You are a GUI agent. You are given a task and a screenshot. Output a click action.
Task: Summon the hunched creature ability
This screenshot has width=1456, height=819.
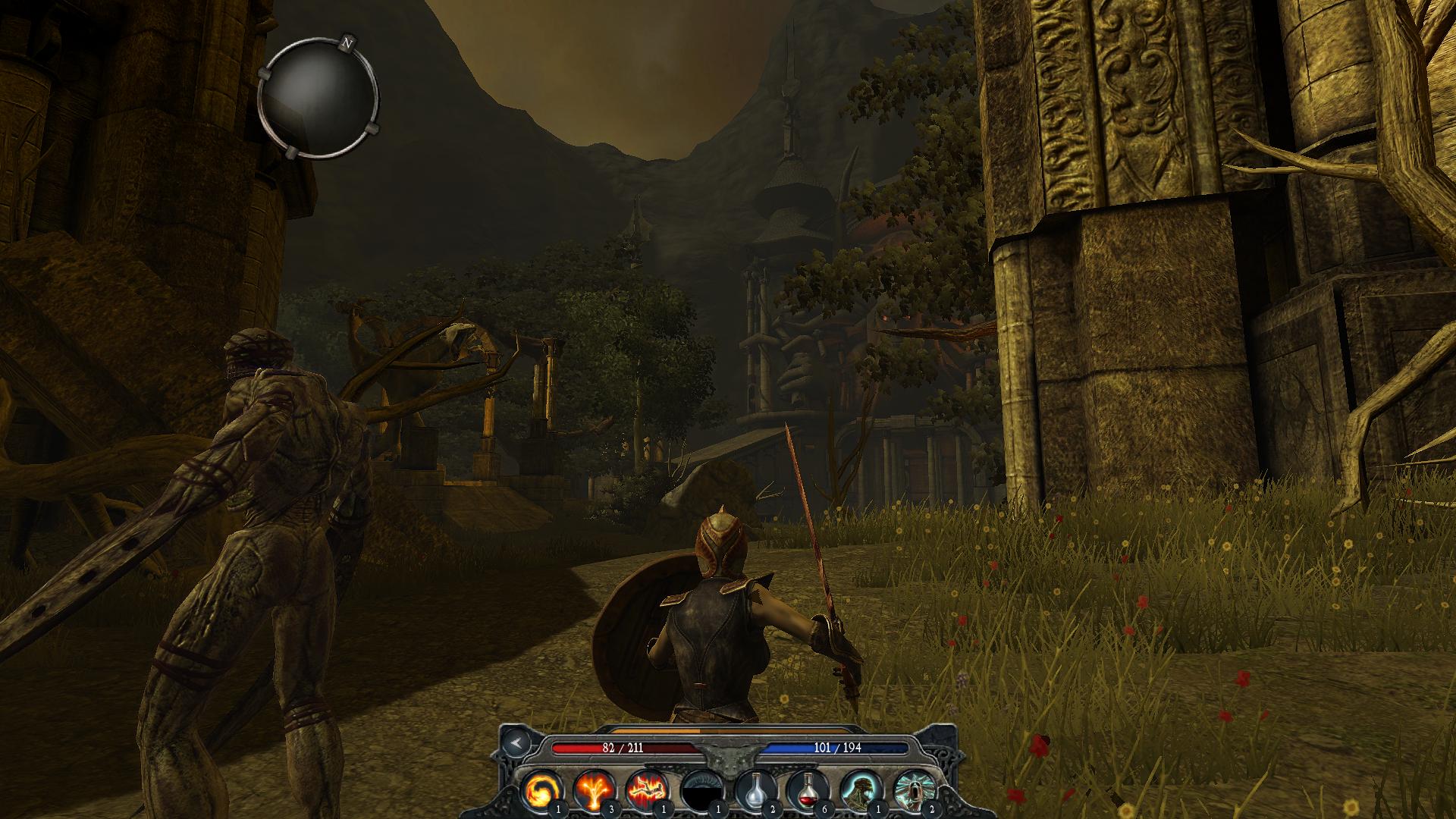tap(860, 791)
